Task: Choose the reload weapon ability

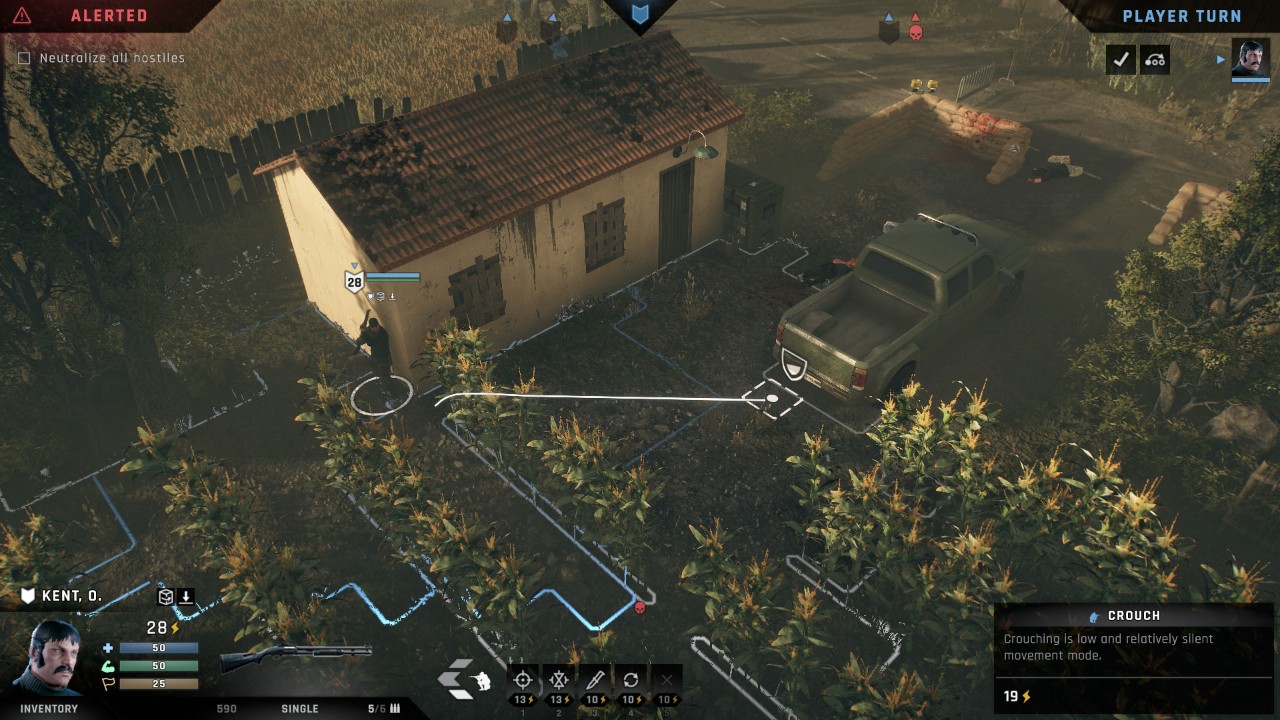Action: [x=631, y=681]
